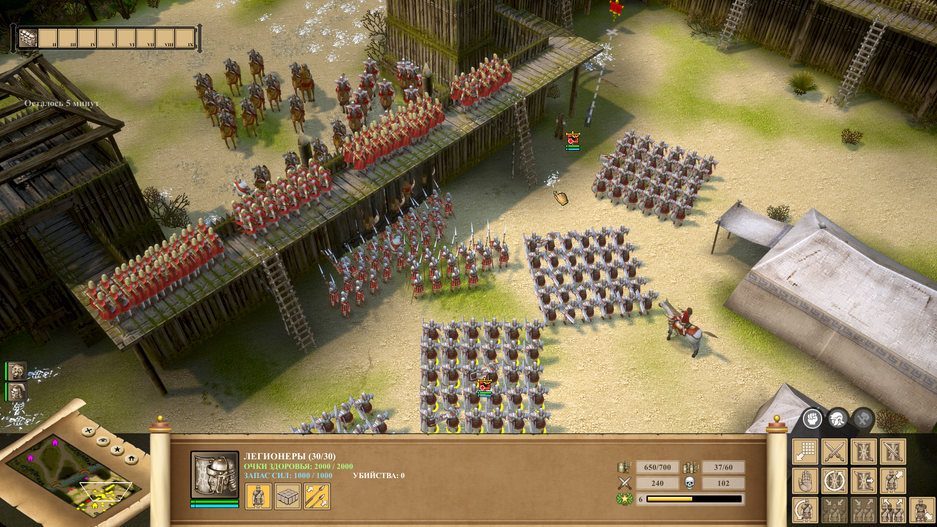Click the minimap button with the cross mark
This screenshot has height=527, width=937.
point(88,433)
